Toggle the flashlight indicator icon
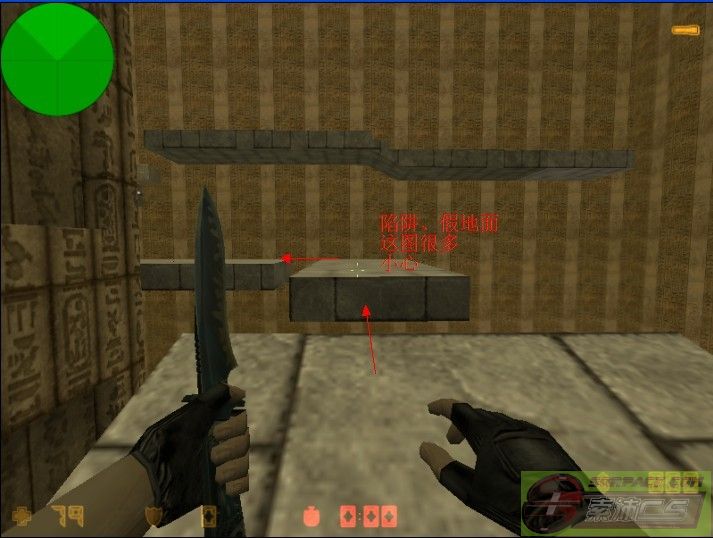 [x=685, y=32]
